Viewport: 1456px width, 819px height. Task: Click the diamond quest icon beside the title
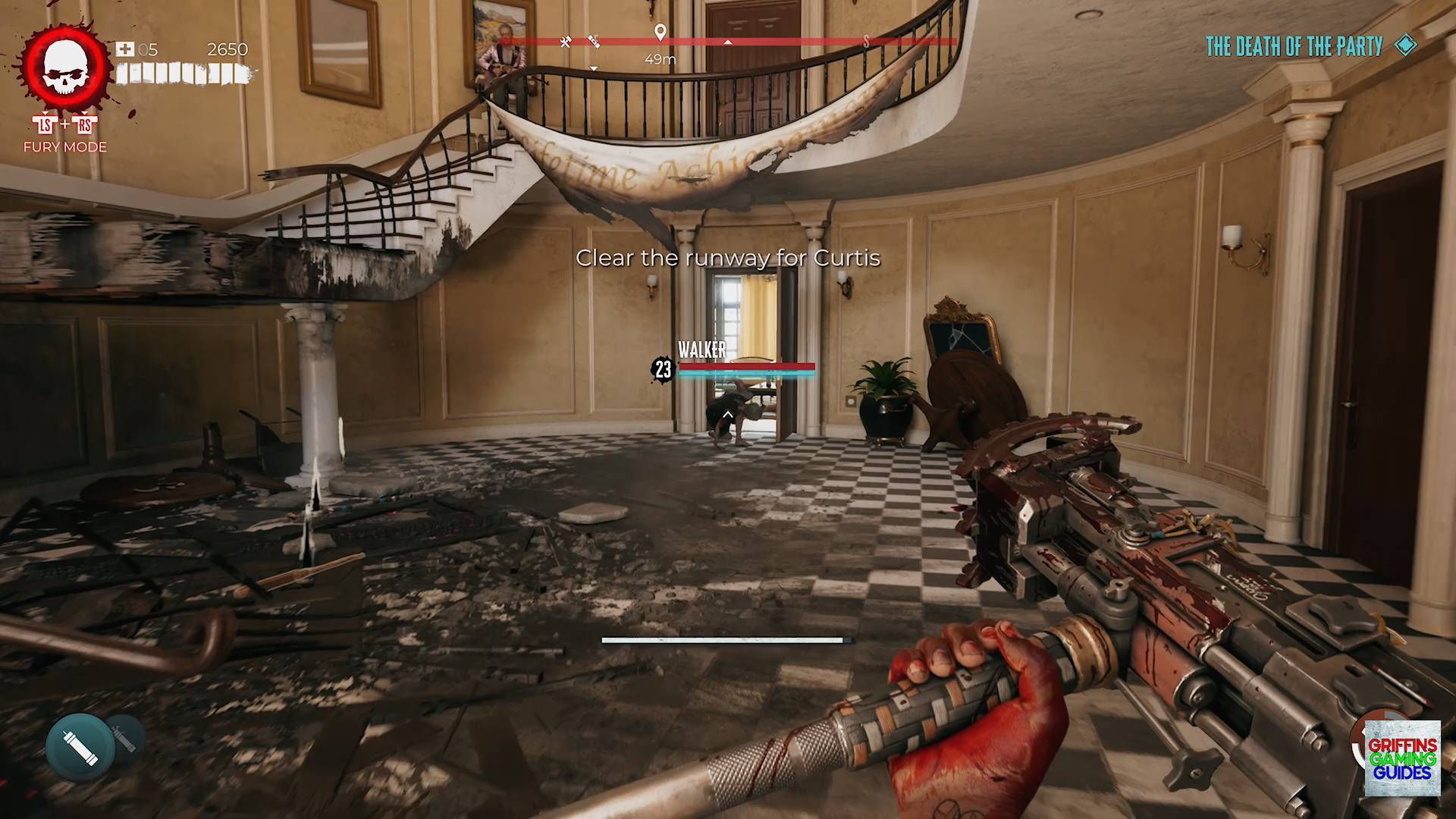point(1405,45)
